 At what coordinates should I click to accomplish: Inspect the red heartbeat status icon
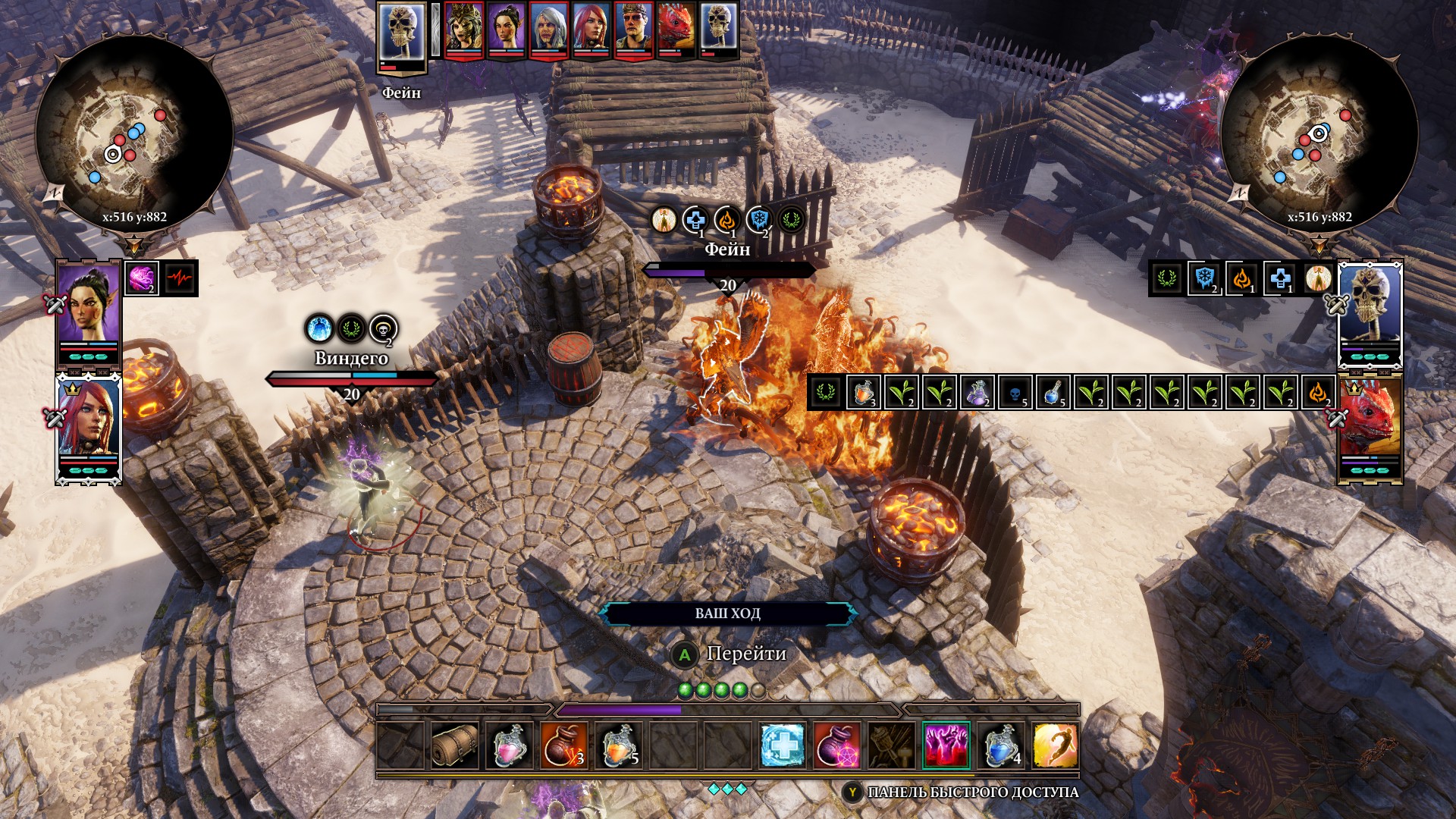click(x=180, y=278)
